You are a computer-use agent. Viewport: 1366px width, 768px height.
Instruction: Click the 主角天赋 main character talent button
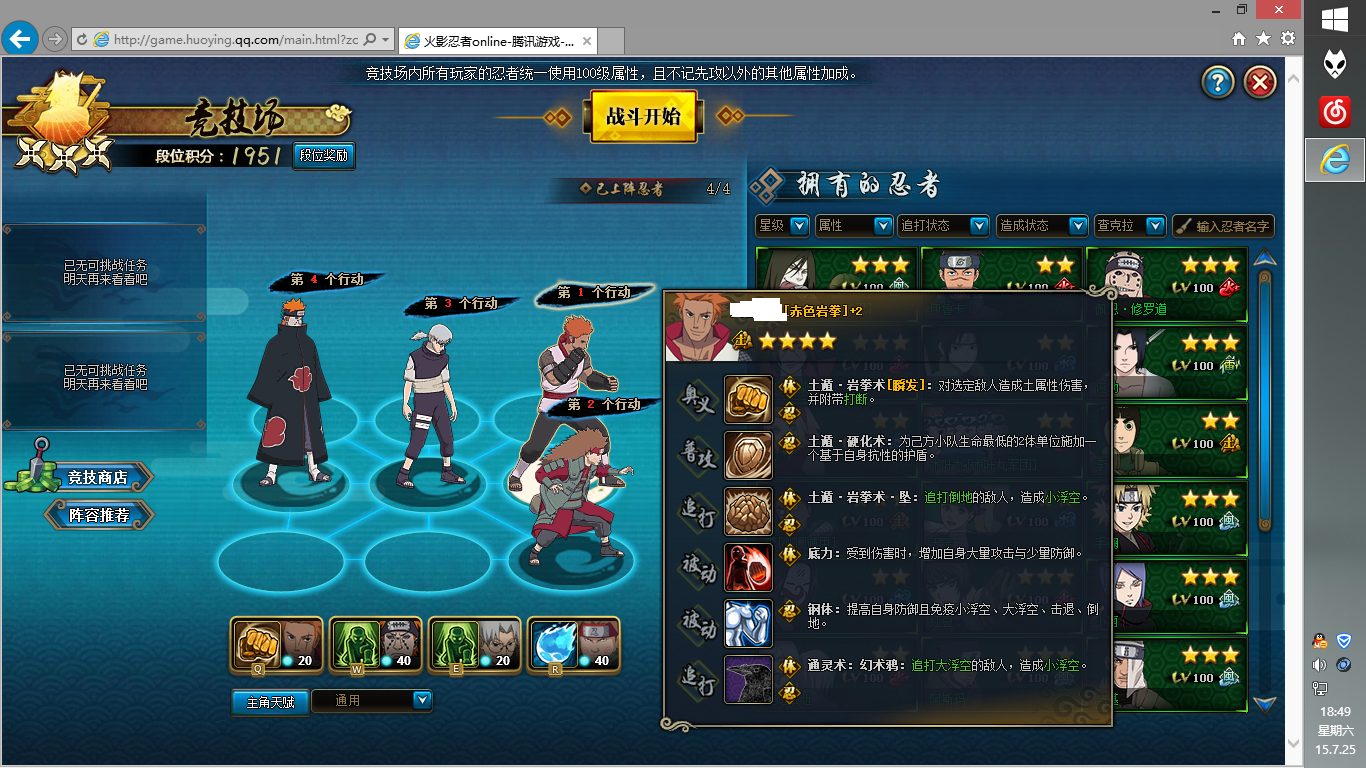[270, 702]
